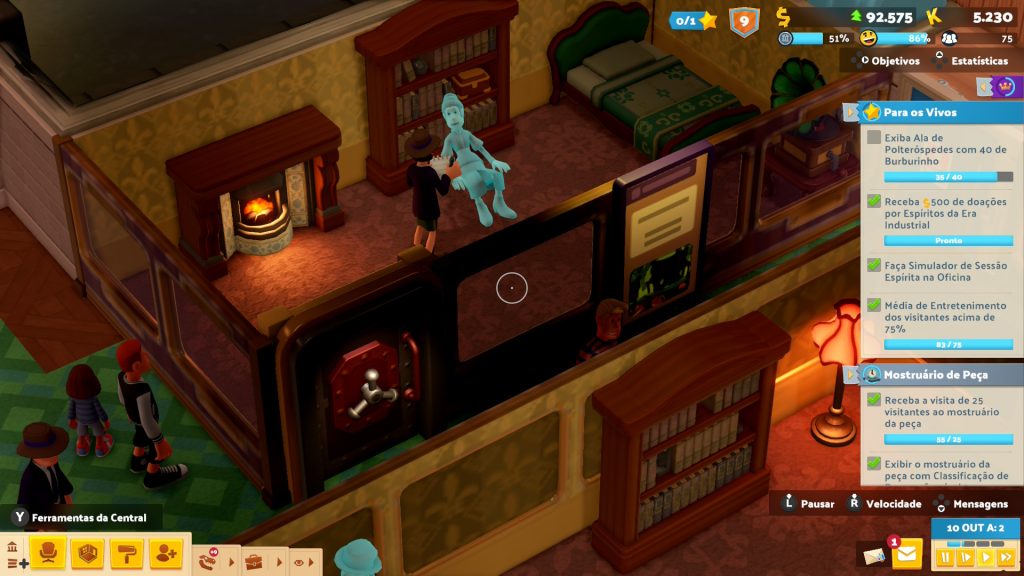This screenshot has width=1024, height=576.
Task: Collapse the Para os Vivos objective panel
Action: 850,112
